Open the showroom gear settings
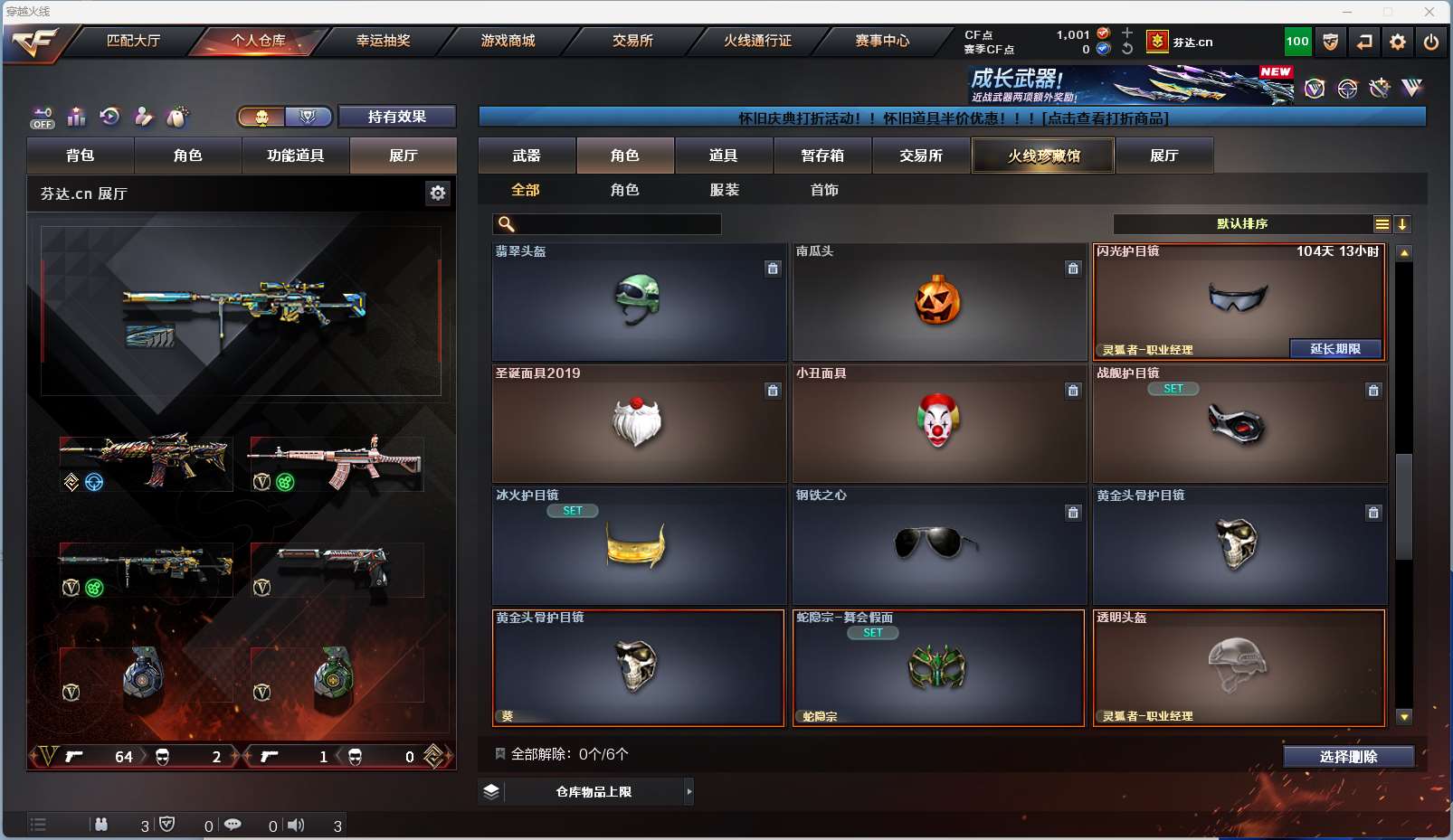The height and width of the screenshot is (840, 1453). pos(438,193)
